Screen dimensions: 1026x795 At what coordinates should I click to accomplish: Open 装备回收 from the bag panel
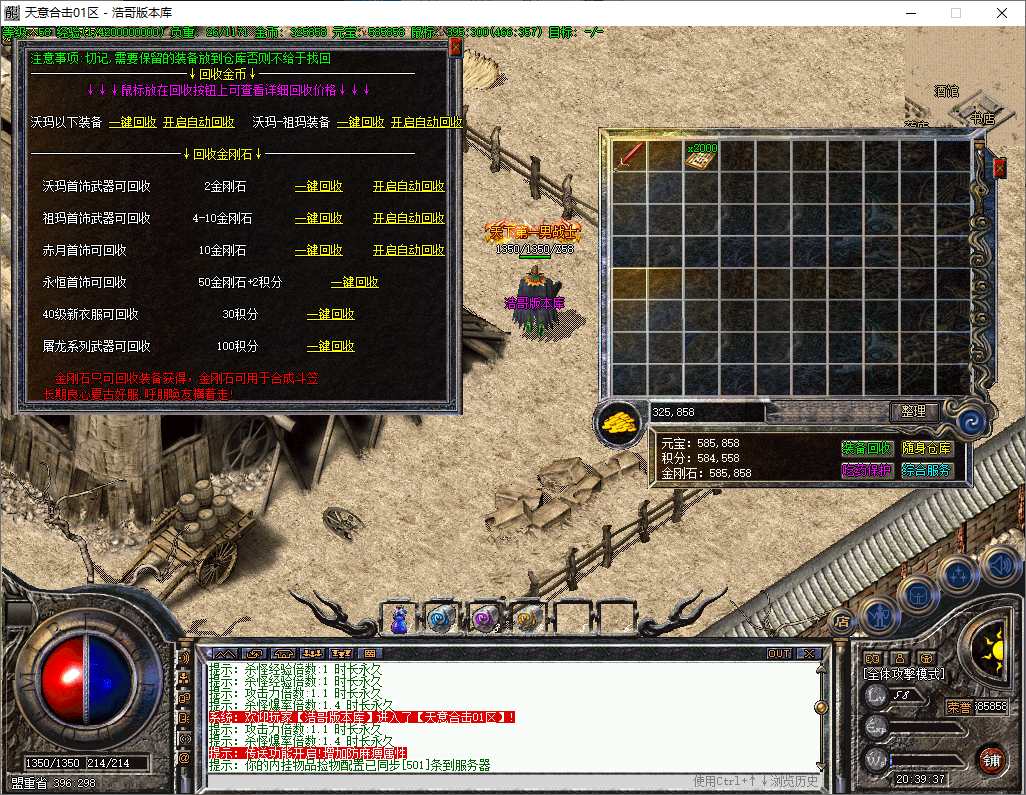click(866, 449)
